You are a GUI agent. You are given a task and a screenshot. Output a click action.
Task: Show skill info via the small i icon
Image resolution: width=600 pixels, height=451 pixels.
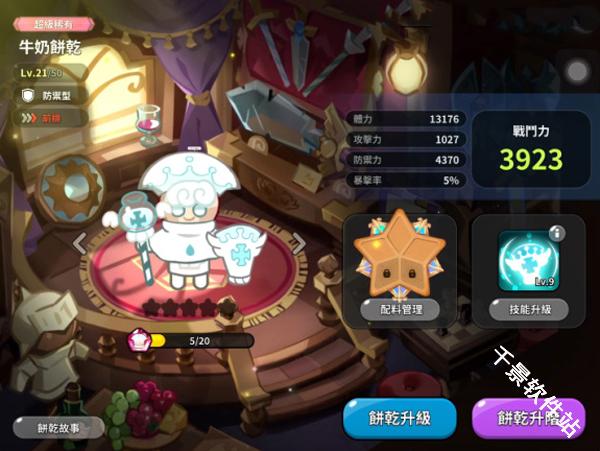[x=558, y=233]
